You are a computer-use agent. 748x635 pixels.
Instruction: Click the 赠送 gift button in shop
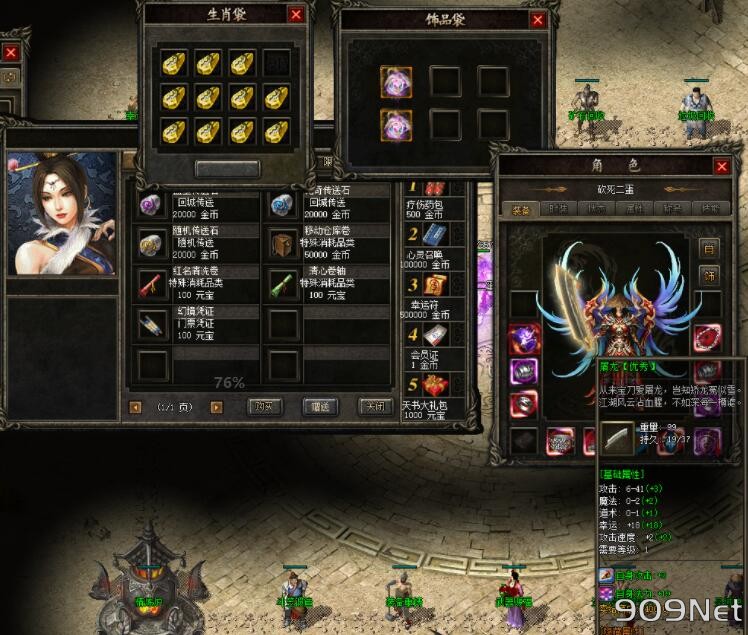point(319,407)
